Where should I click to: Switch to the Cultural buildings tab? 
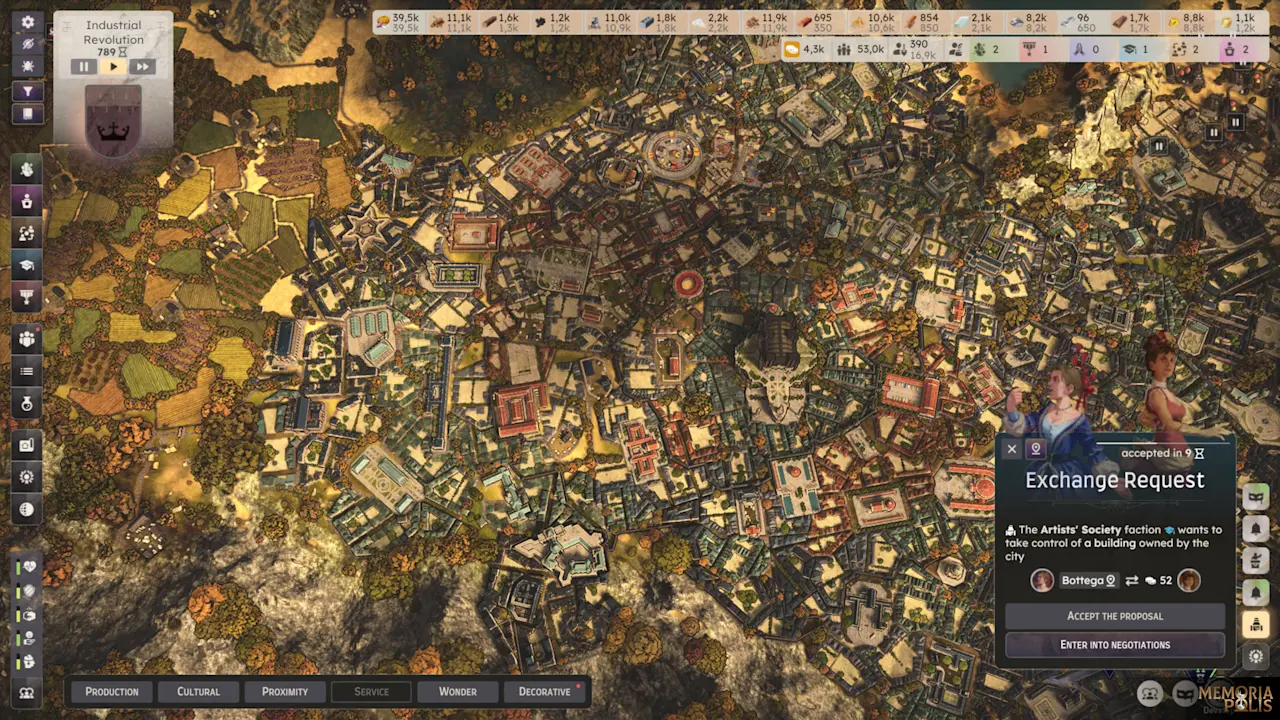[198, 692]
